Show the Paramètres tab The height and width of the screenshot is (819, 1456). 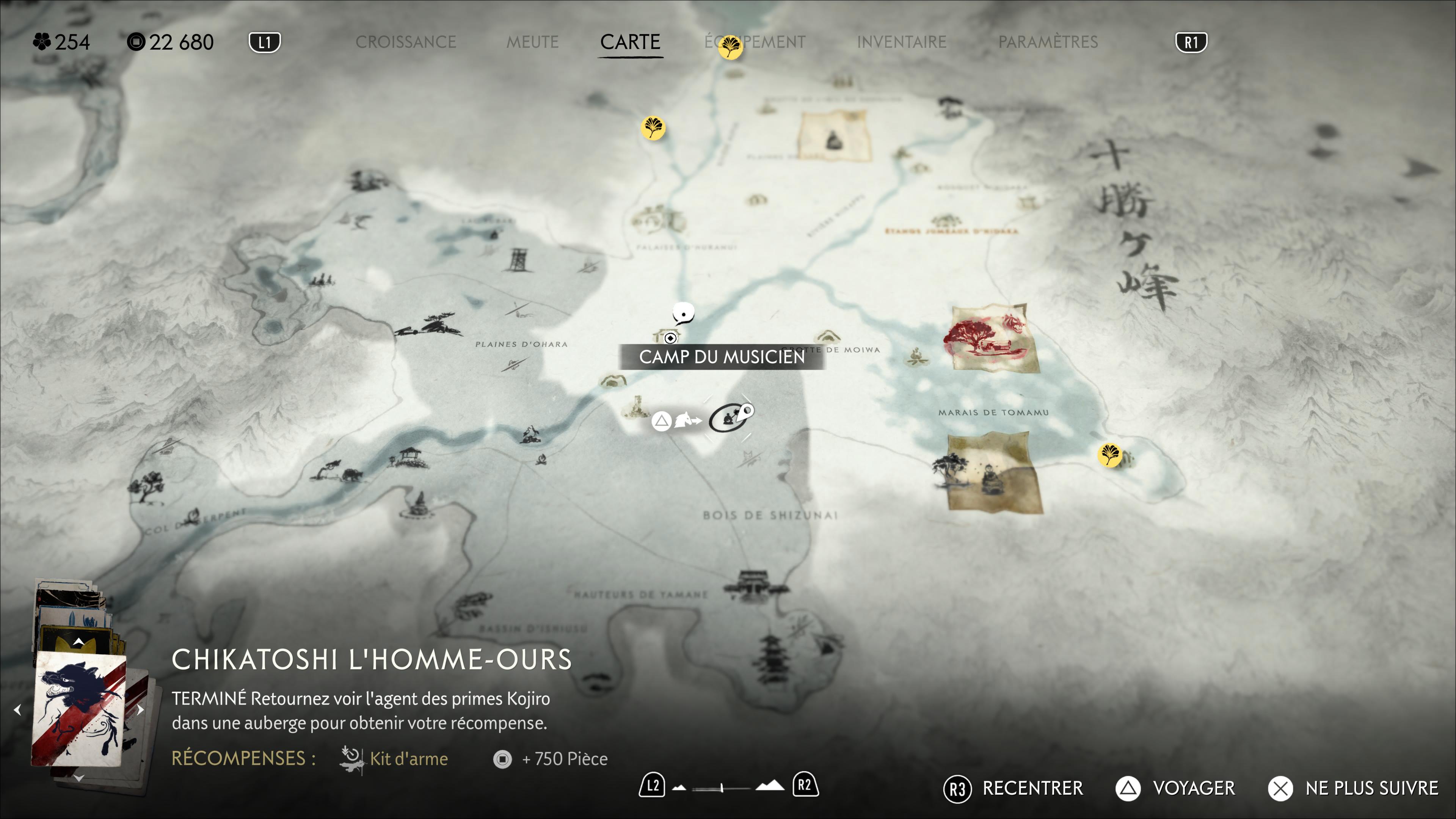click(1048, 42)
